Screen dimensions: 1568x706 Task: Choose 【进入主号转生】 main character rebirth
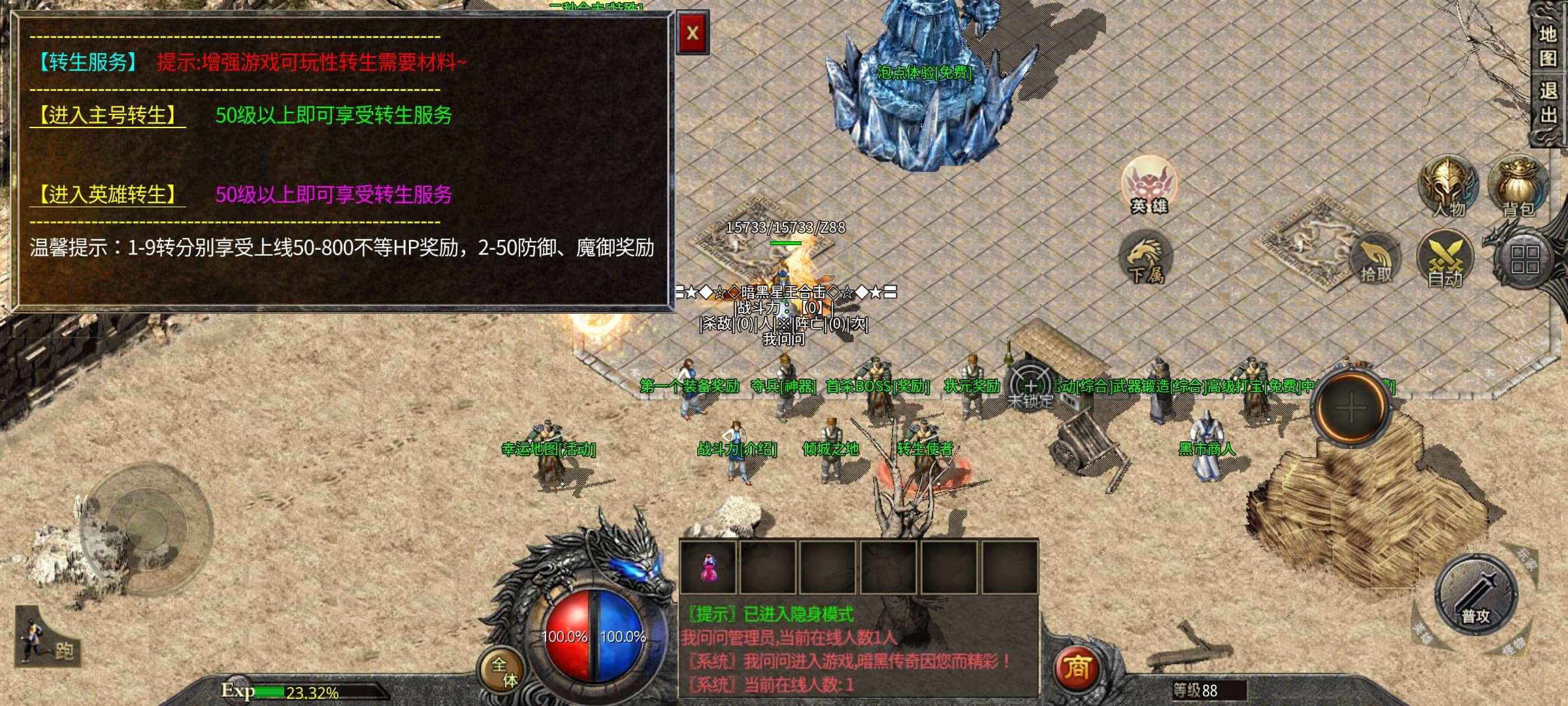coord(108,116)
